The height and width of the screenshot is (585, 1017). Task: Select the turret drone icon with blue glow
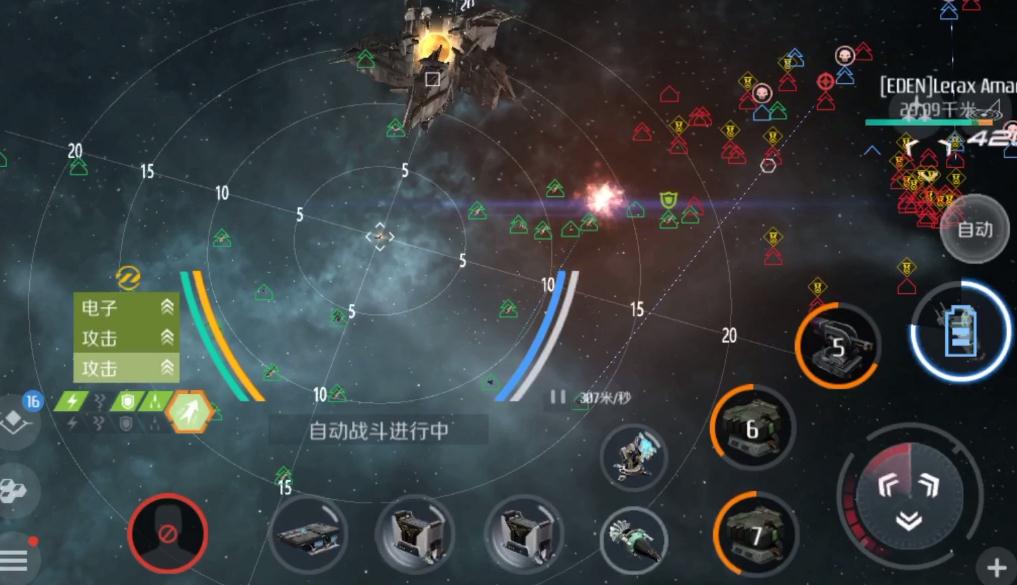(x=634, y=454)
